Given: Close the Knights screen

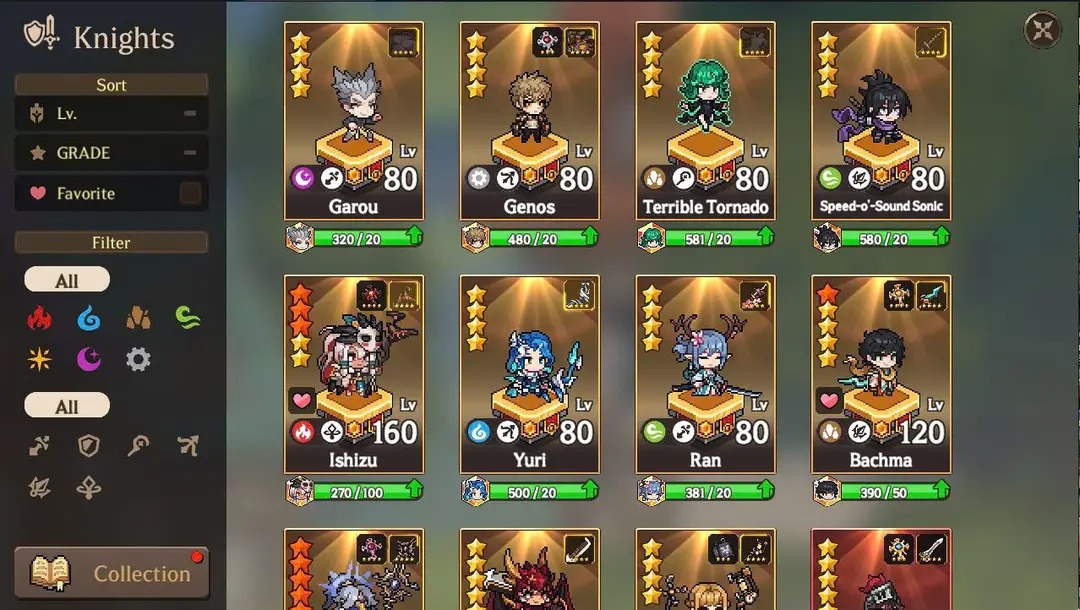Looking at the screenshot, I should pyautogui.click(x=1043, y=30).
